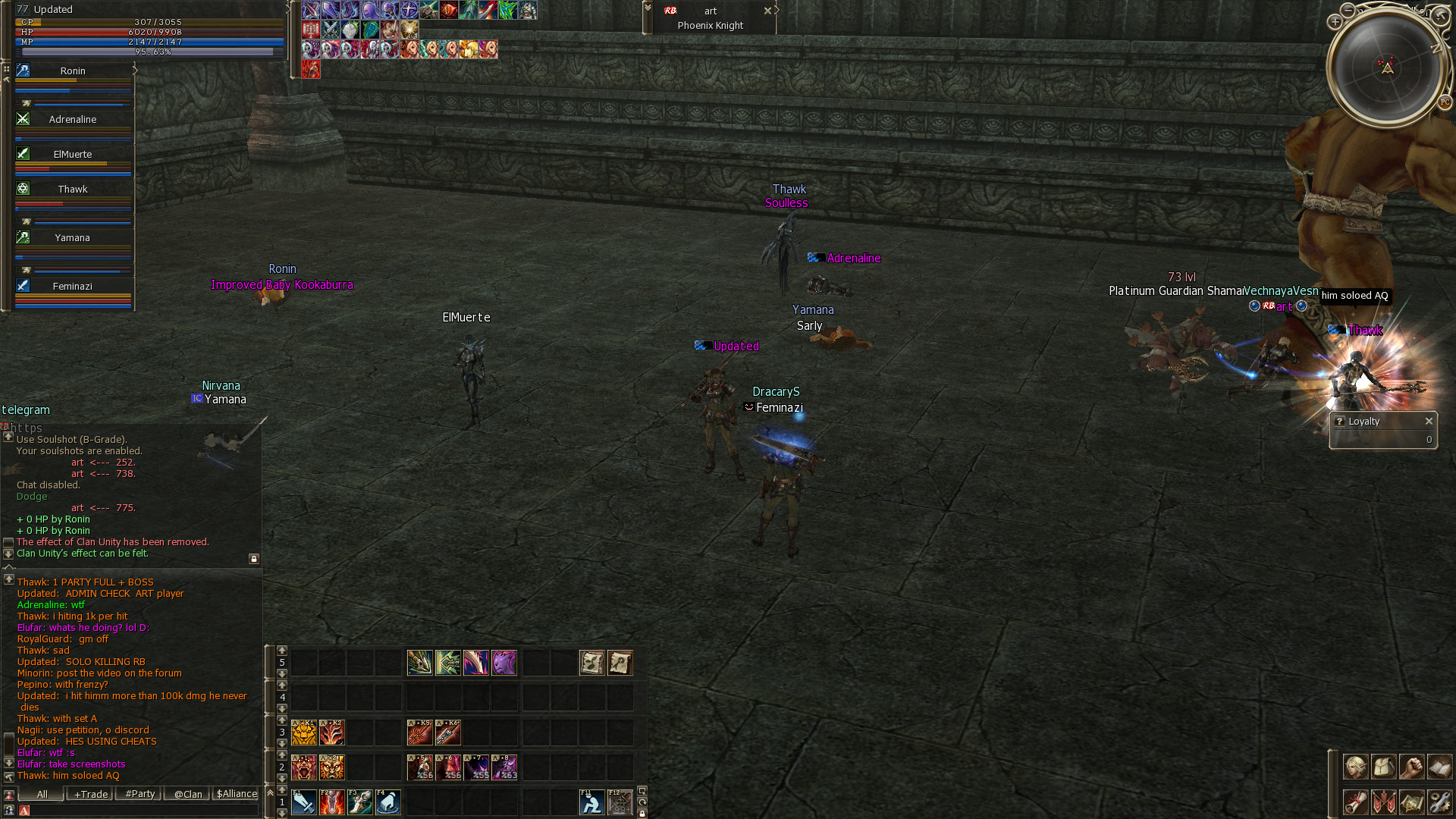The image size is (1456, 819).
Task: Target party member Feminazi in party list
Action: 73,286
